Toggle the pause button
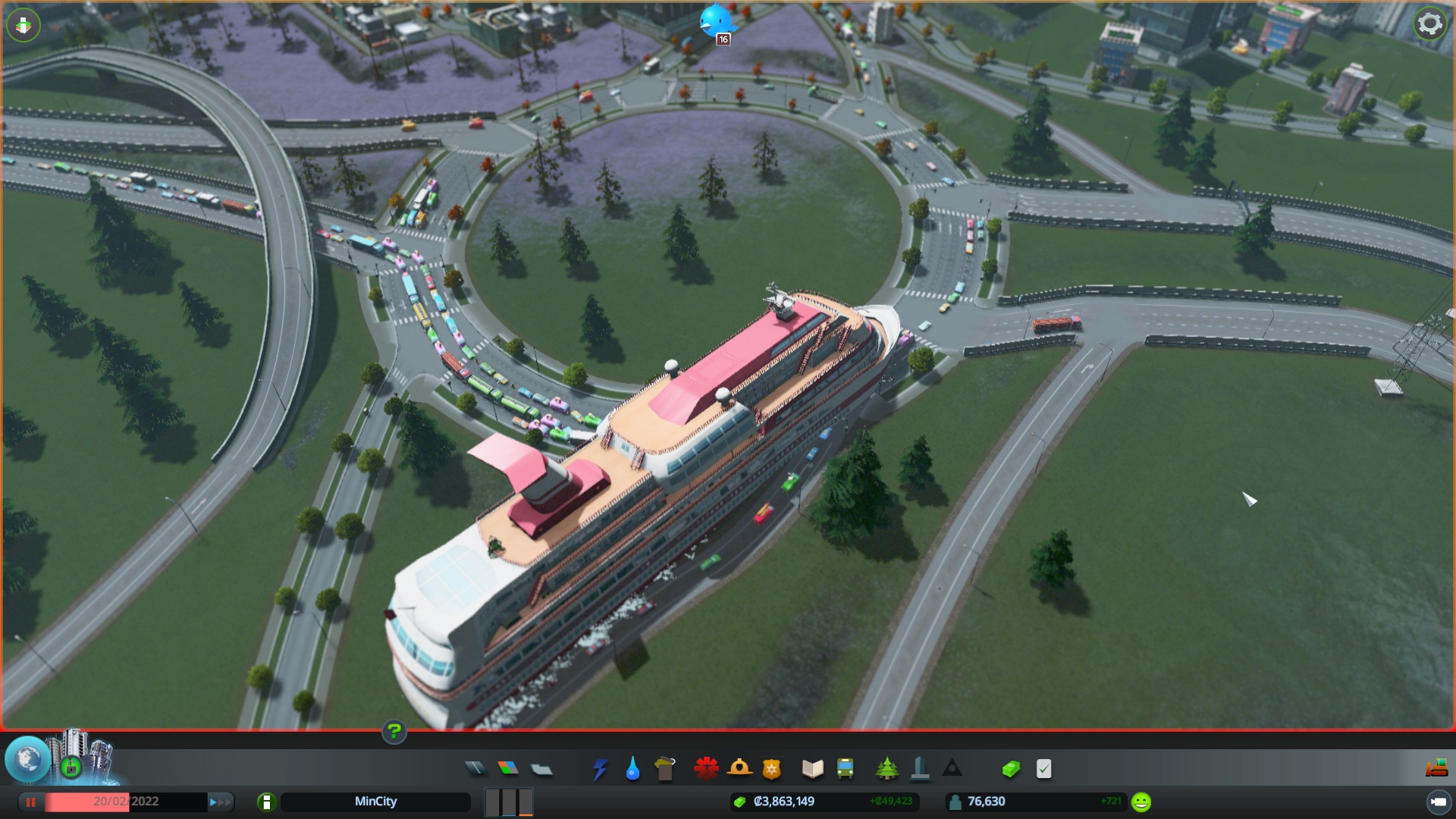Image resolution: width=1456 pixels, height=819 pixels. click(31, 802)
